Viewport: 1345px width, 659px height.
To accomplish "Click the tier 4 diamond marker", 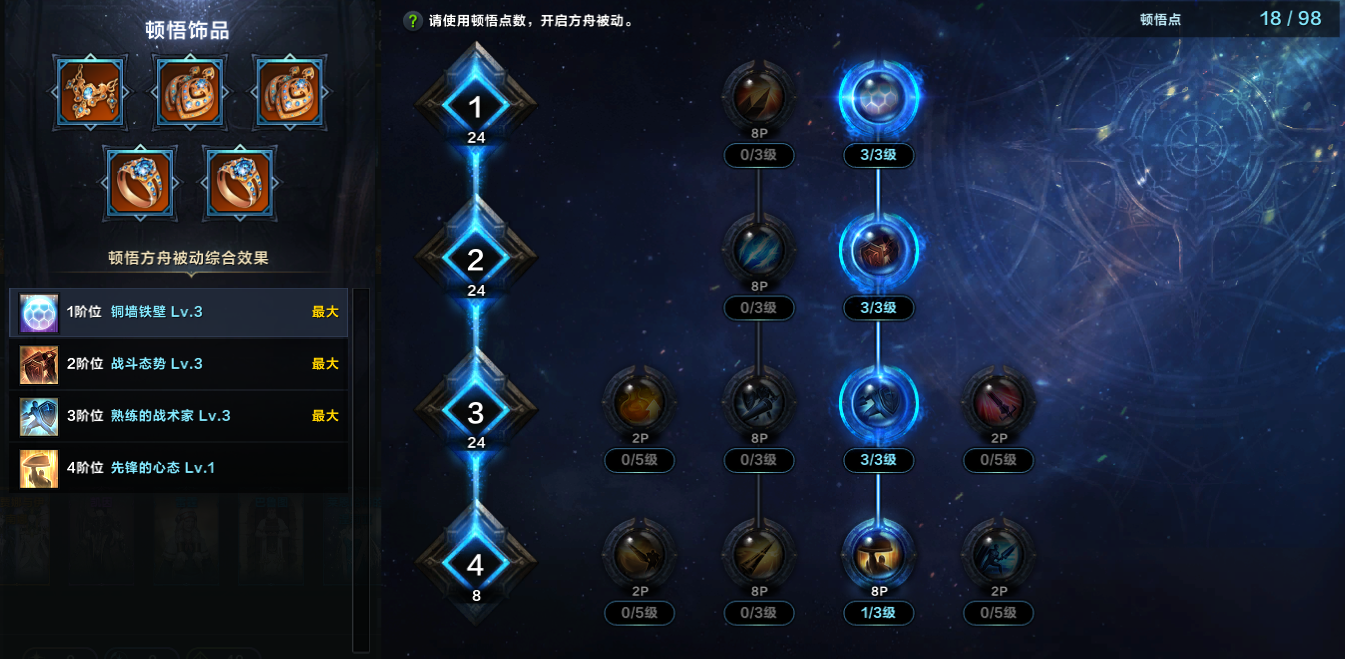I will click(476, 565).
